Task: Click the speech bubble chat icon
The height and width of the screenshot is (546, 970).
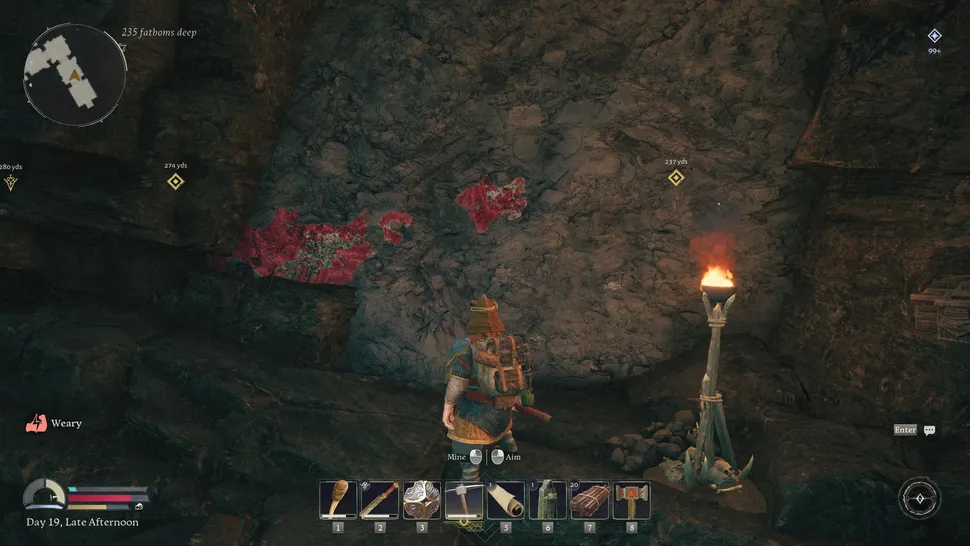Action: point(930,430)
